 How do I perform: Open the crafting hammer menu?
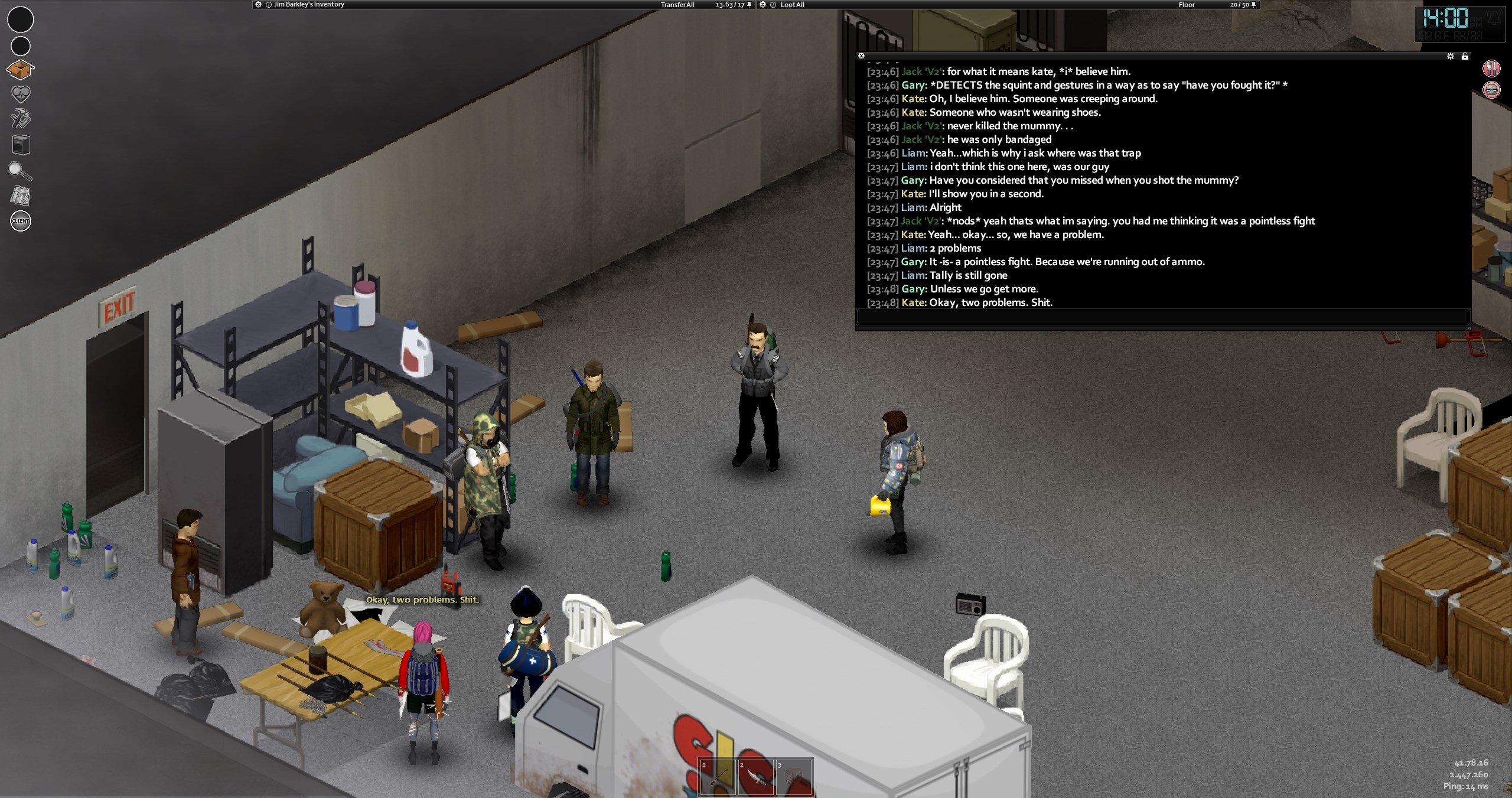[21, 119]
